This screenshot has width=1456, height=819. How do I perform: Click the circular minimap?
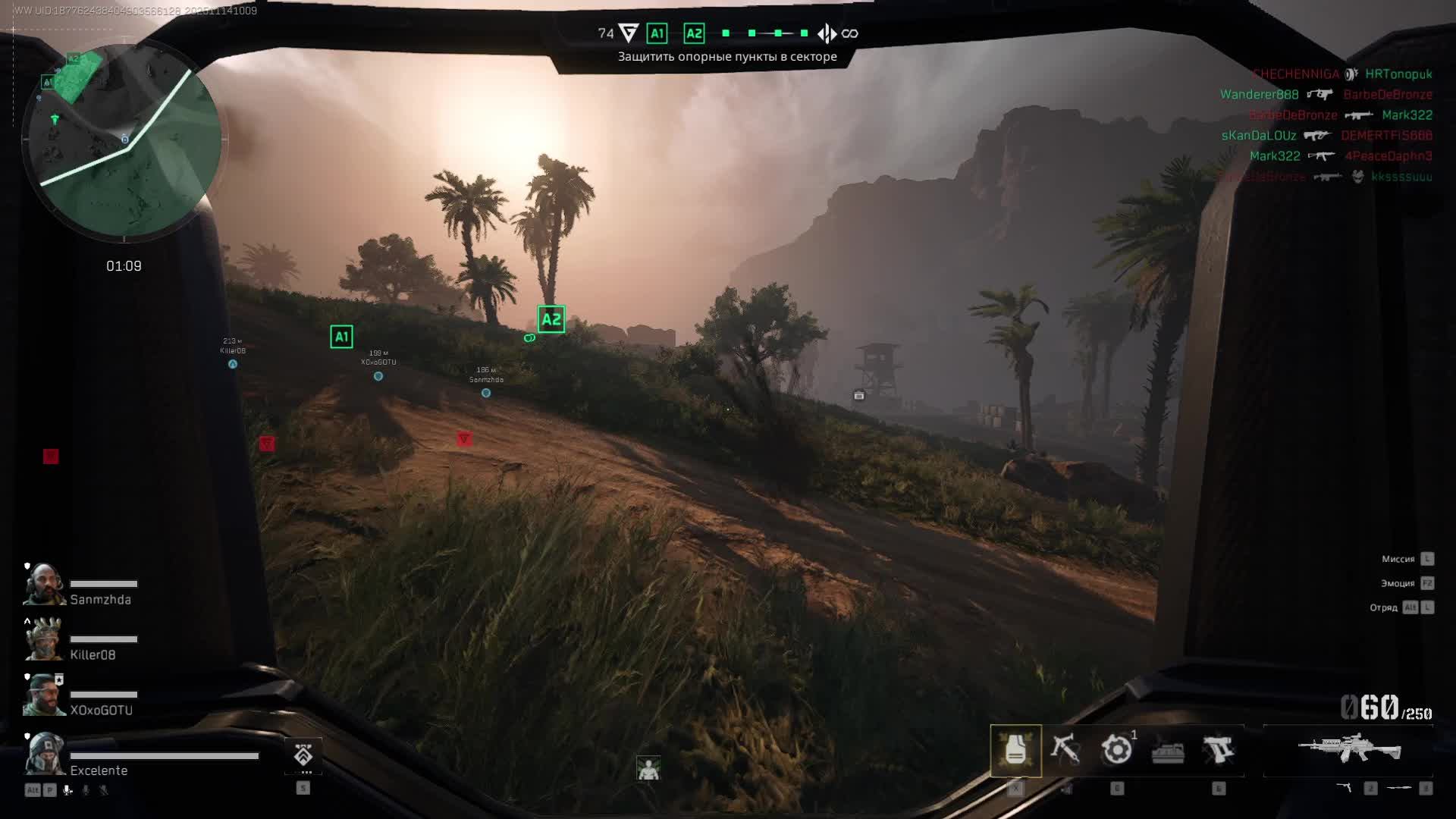click(x=124, y=141)
